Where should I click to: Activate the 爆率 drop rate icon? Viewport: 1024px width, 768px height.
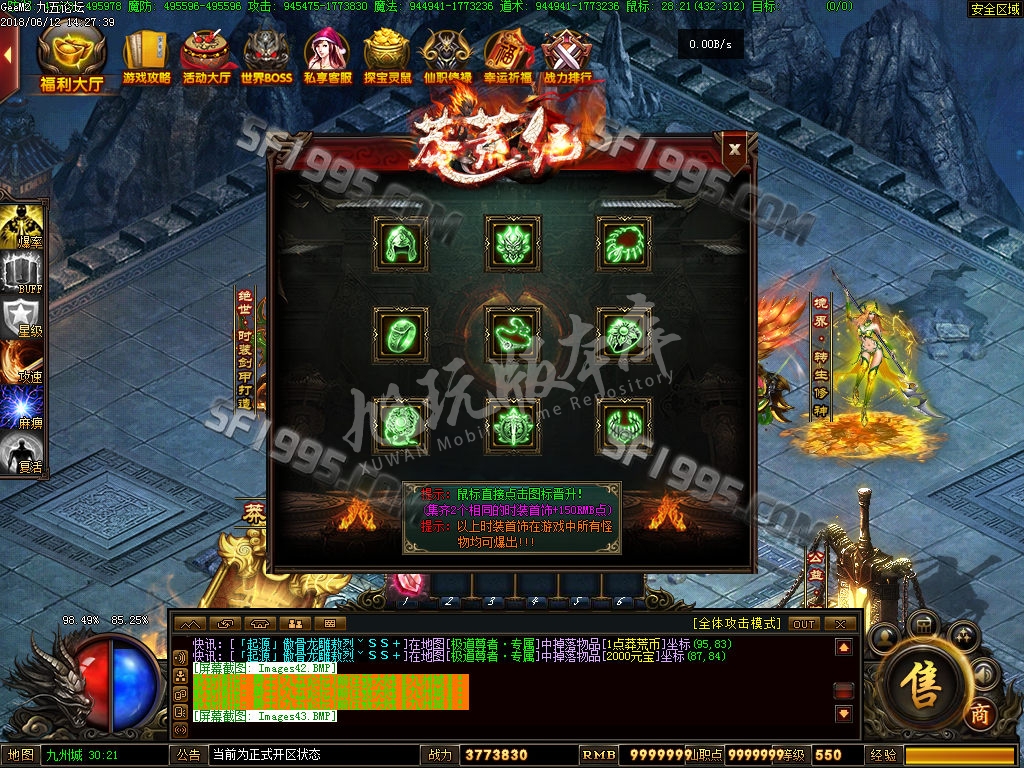tap(25, 226)
